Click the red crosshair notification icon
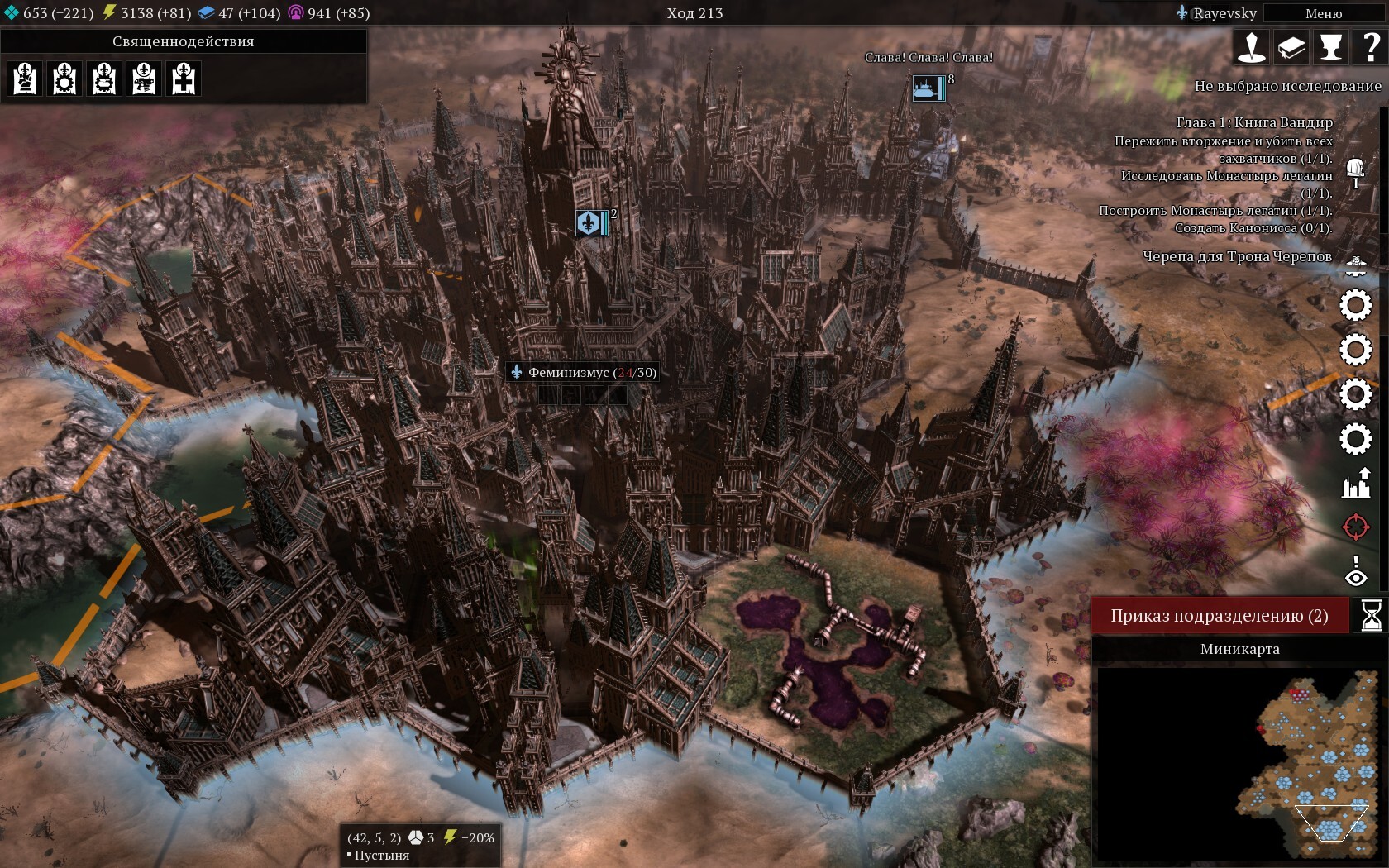The width and height of the screenshot is (1389, 868). (x=1355, y=527)
